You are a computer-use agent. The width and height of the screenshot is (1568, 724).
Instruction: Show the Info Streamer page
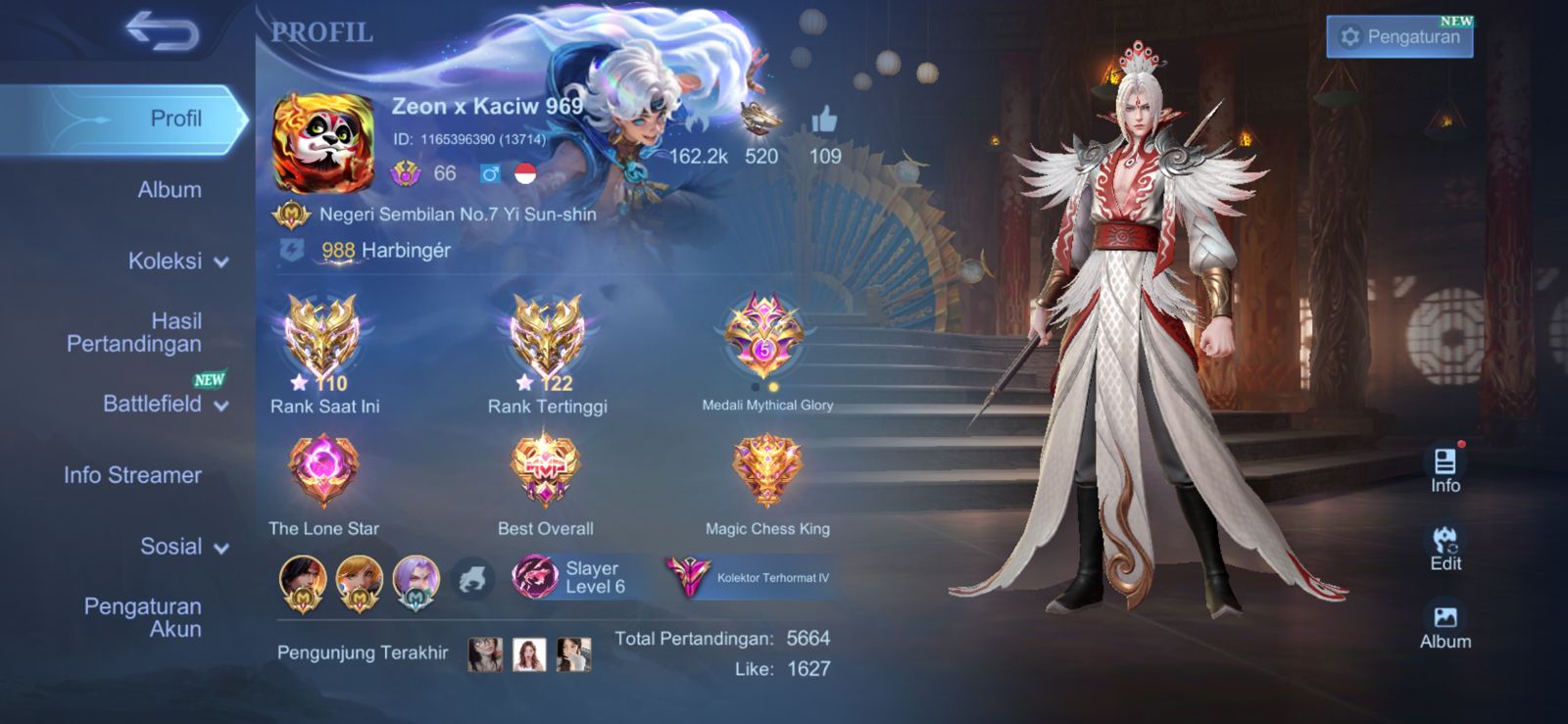(x=132, y=475)
